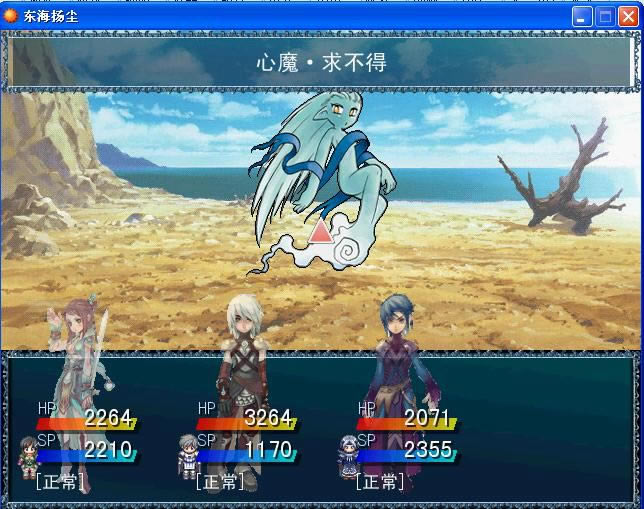Close the game window
The image size is (644, 509).
point(629,16)
